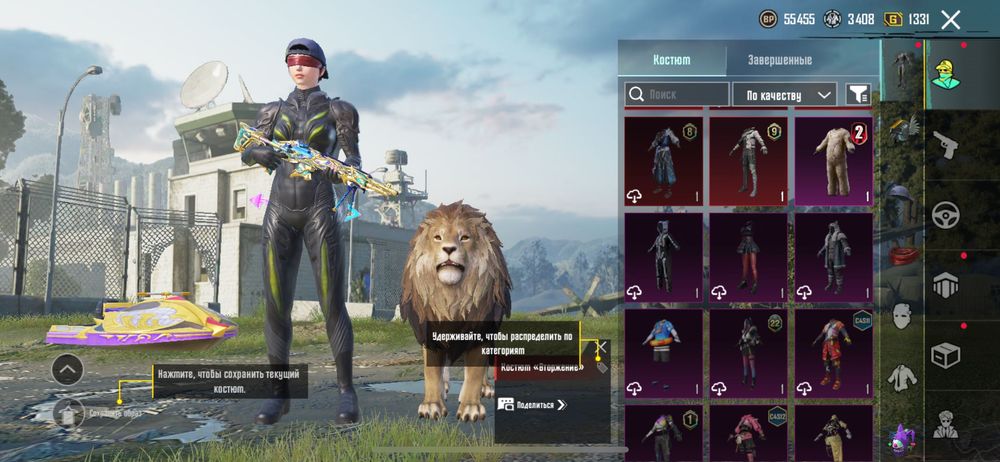Select the green-capped character category
1000x462 pixels.
coord(945,75)
